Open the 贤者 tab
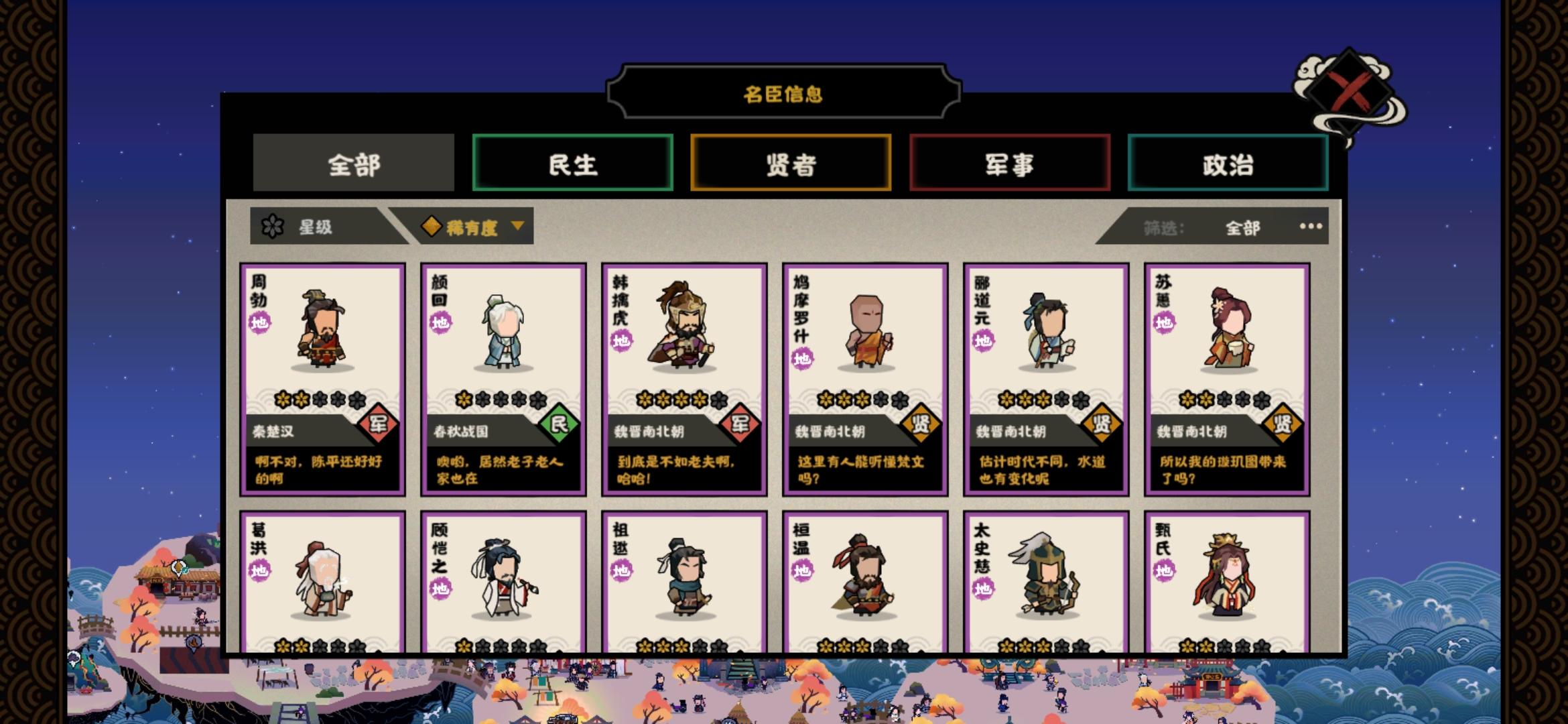The image size is (1568, 724). pos(791,163)
